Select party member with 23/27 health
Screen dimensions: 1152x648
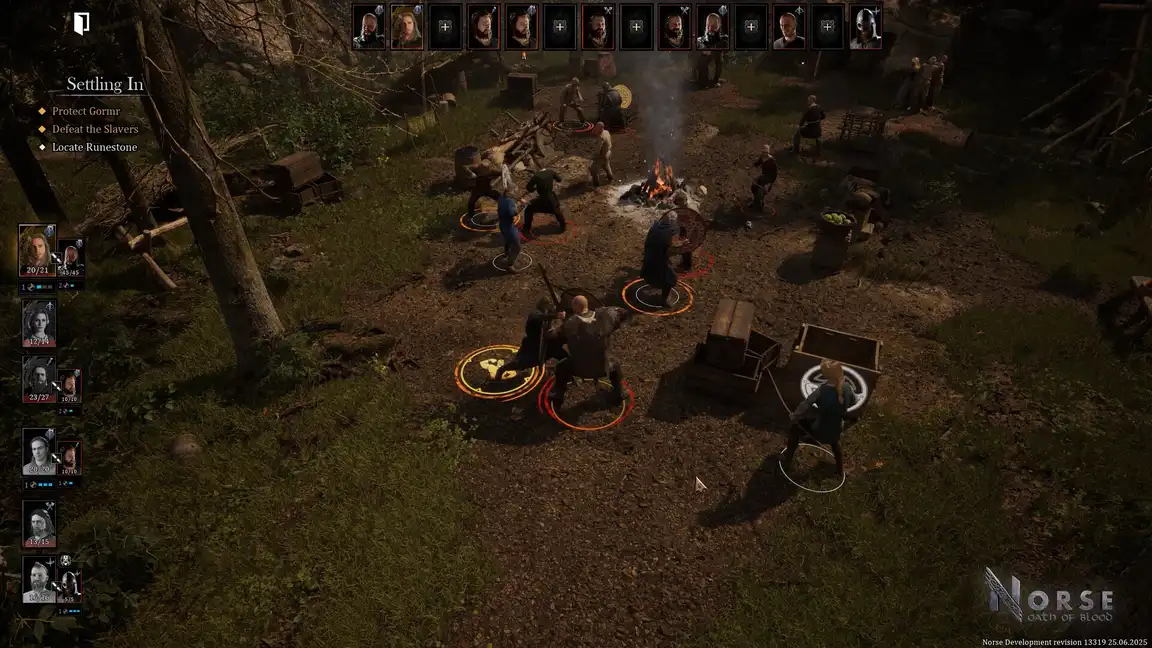tap(39, 380)
